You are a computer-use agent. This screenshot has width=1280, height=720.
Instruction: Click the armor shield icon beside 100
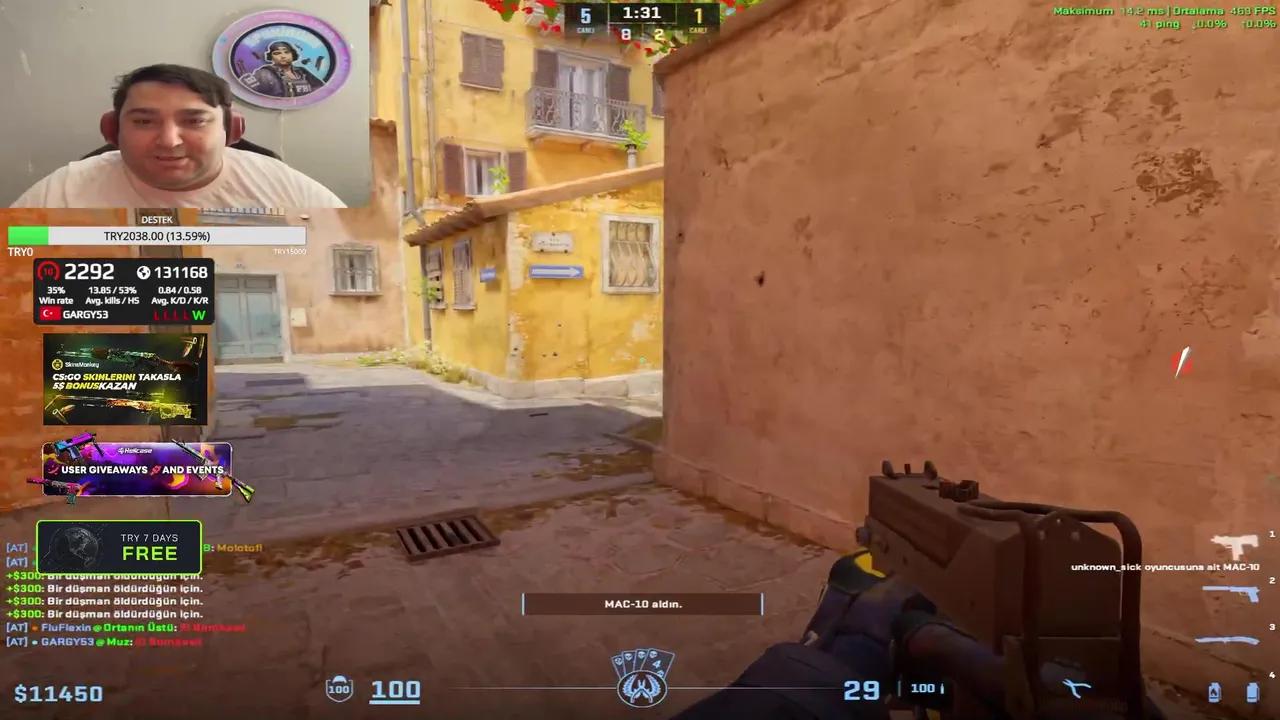coord(339,688)
